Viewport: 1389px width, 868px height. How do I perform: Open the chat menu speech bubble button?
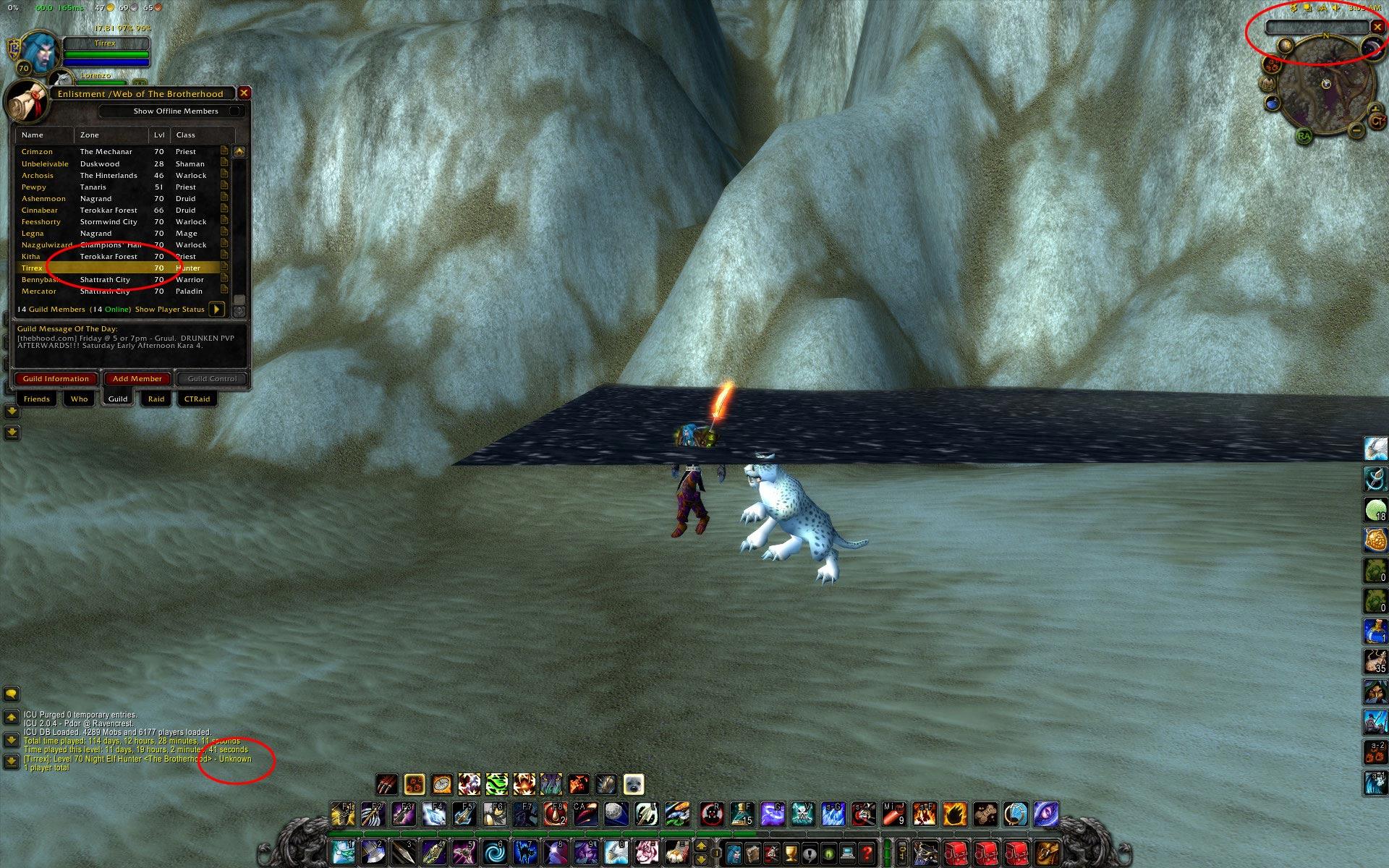point(11,694)
